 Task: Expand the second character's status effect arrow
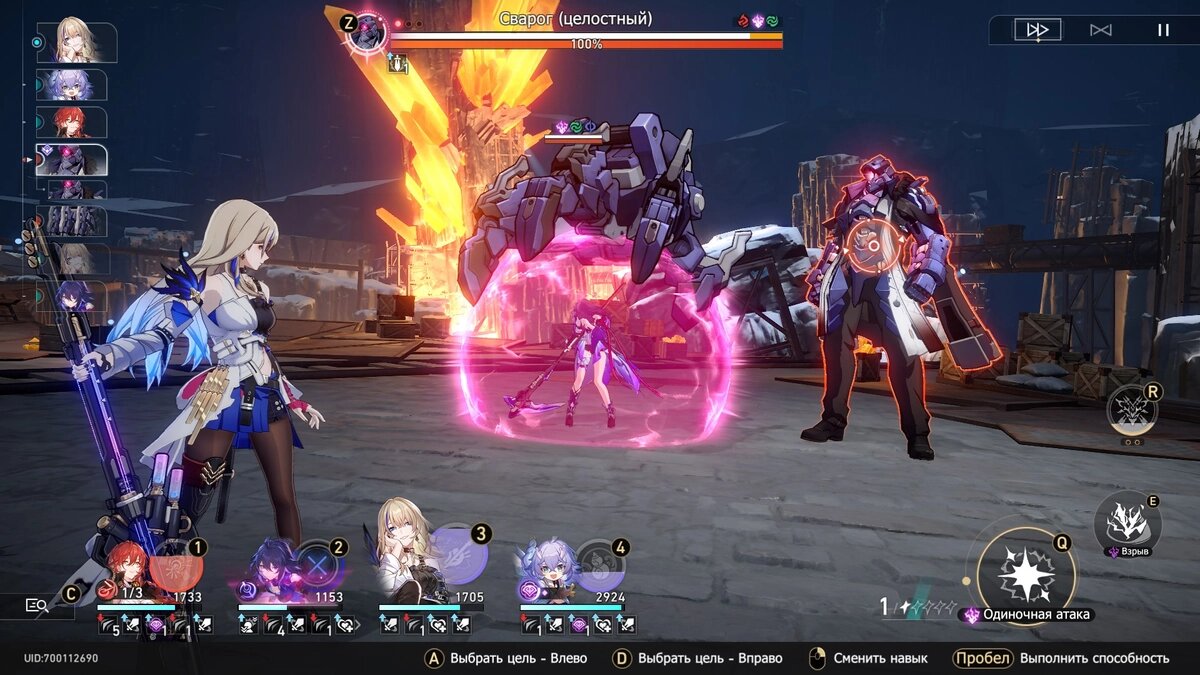click(357, 624)
